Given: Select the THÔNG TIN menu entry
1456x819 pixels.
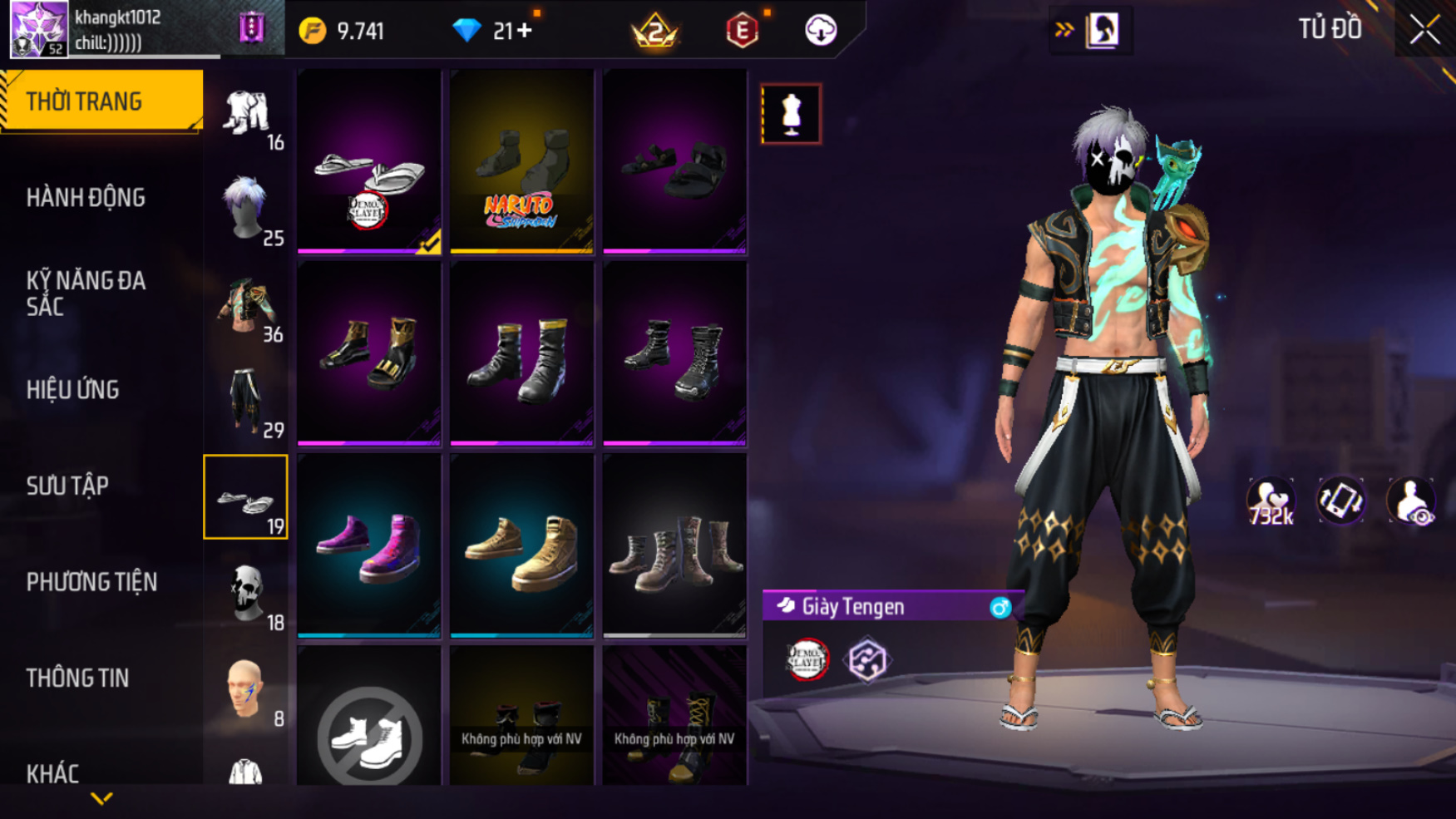Looking at the screenshot, I should pos(78,678).
